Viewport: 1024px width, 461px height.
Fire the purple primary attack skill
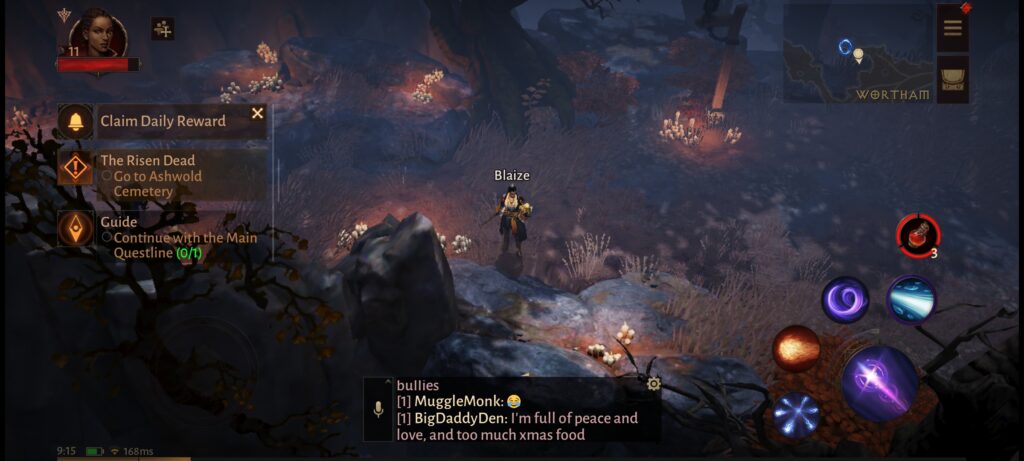coord(879,382)
